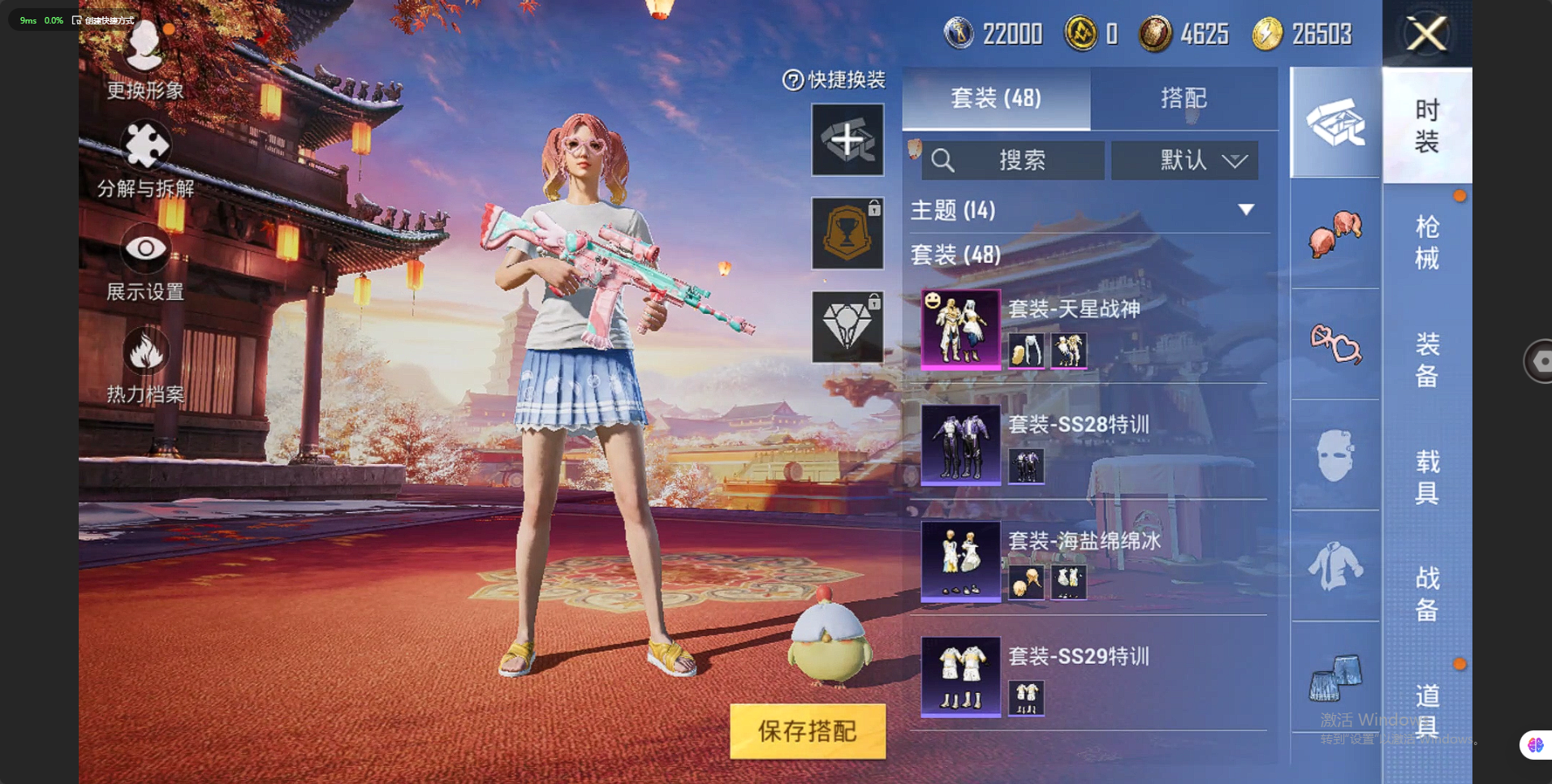Image resolution: width=1552 pixels, height=784 pixels.
Task: Select the 套装 (48) tab
Action: 995,98
